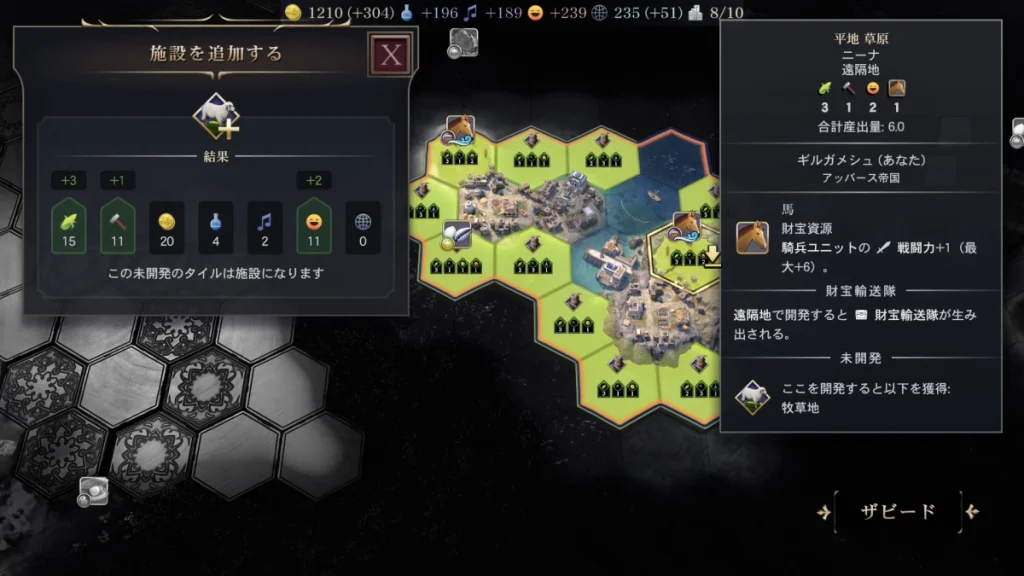Click the ザビード city name banner
1024x576 pixels.
[897, 512]
